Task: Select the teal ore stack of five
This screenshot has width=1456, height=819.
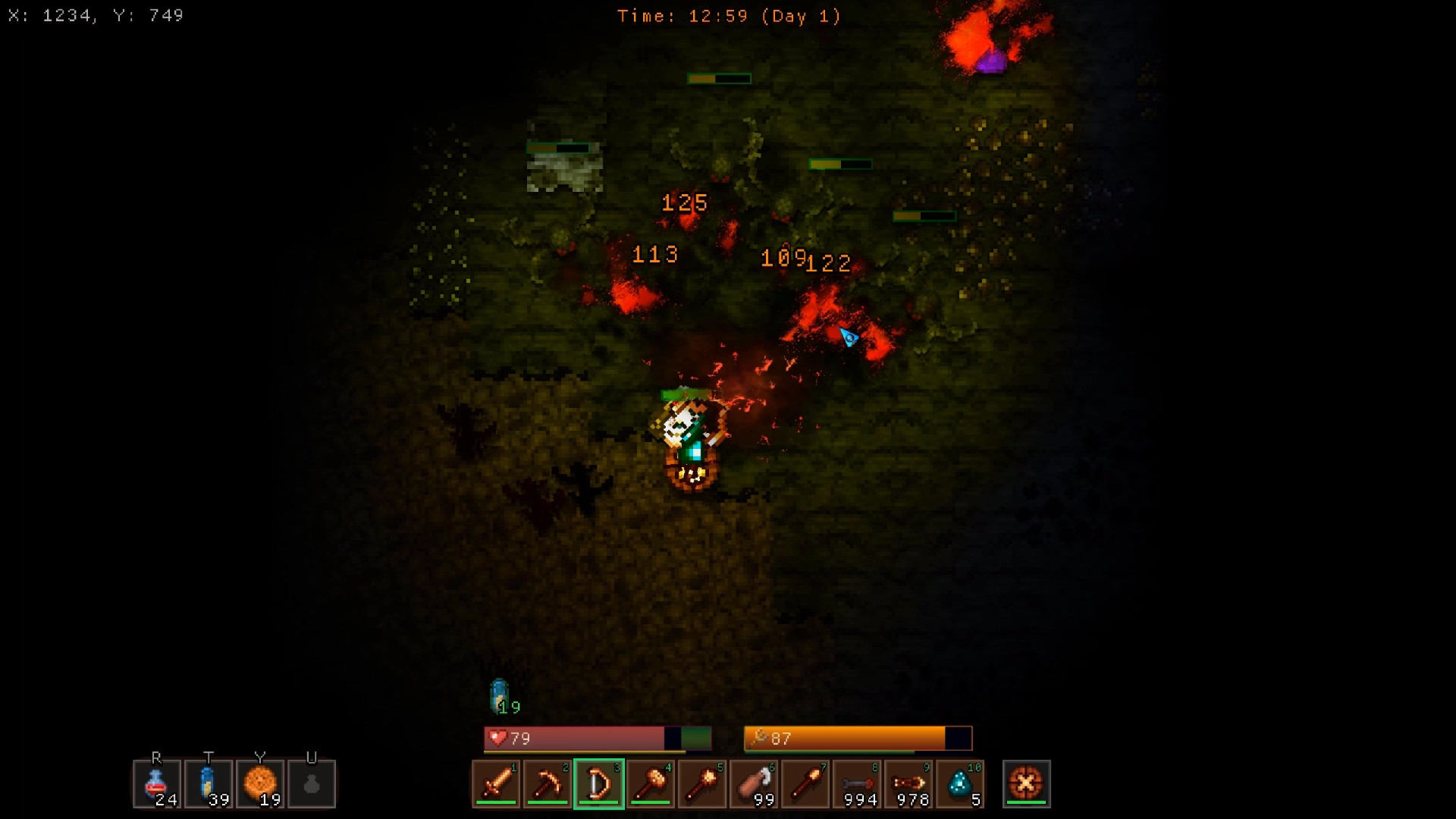Action: tap(960, 783)
